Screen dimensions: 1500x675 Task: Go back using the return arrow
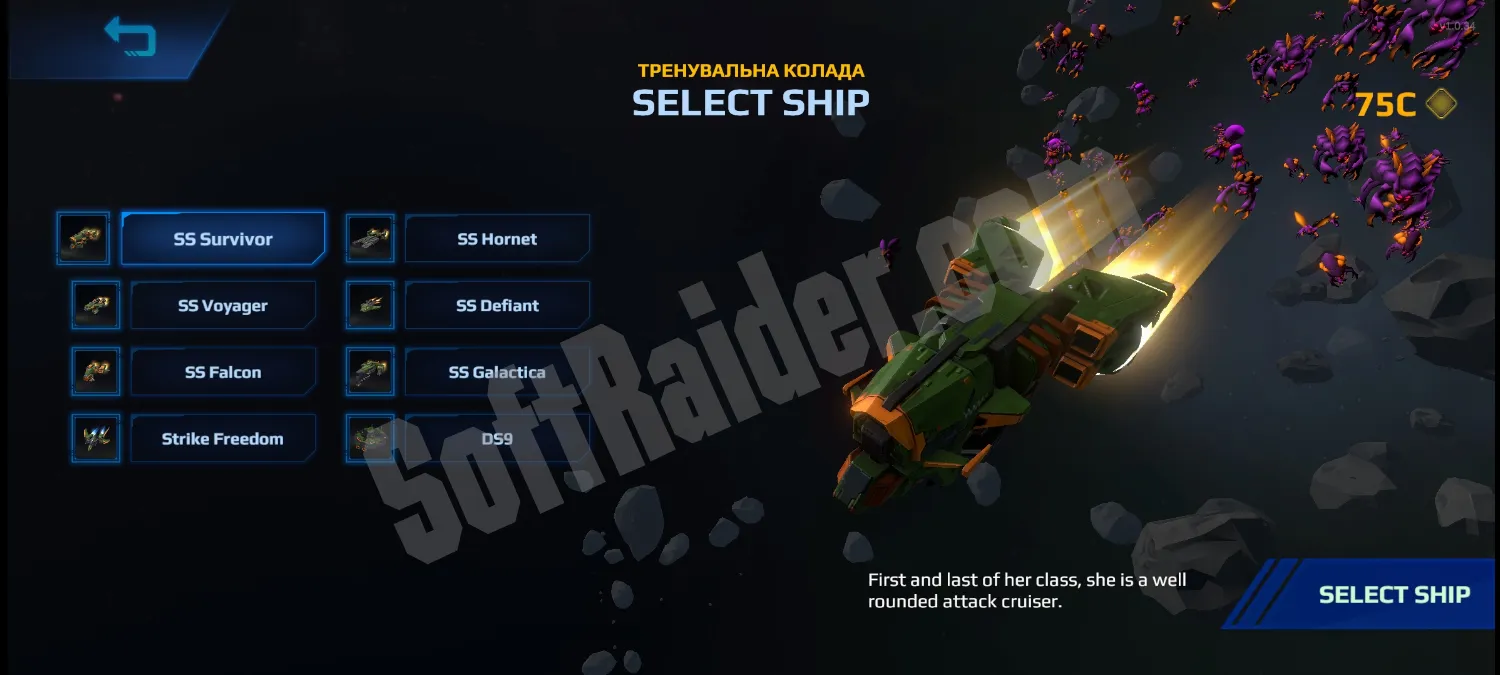130,37
